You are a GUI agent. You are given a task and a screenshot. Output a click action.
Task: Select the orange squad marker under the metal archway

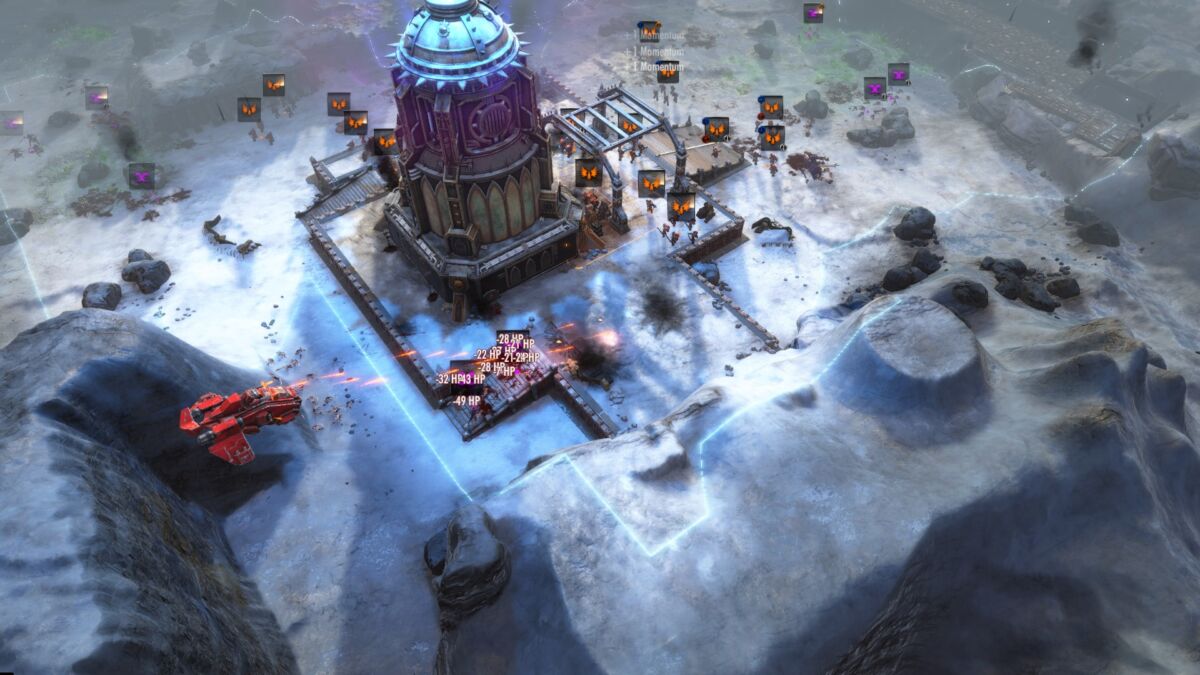click(x=629, y=125)
